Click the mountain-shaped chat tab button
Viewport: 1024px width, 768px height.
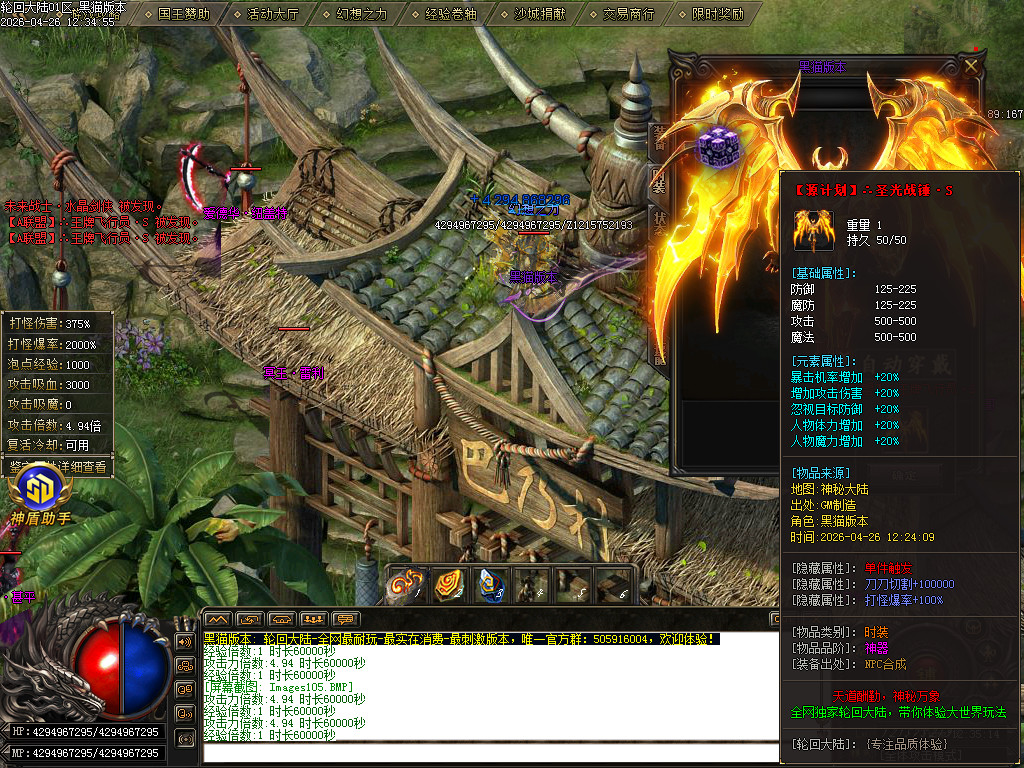218,619
